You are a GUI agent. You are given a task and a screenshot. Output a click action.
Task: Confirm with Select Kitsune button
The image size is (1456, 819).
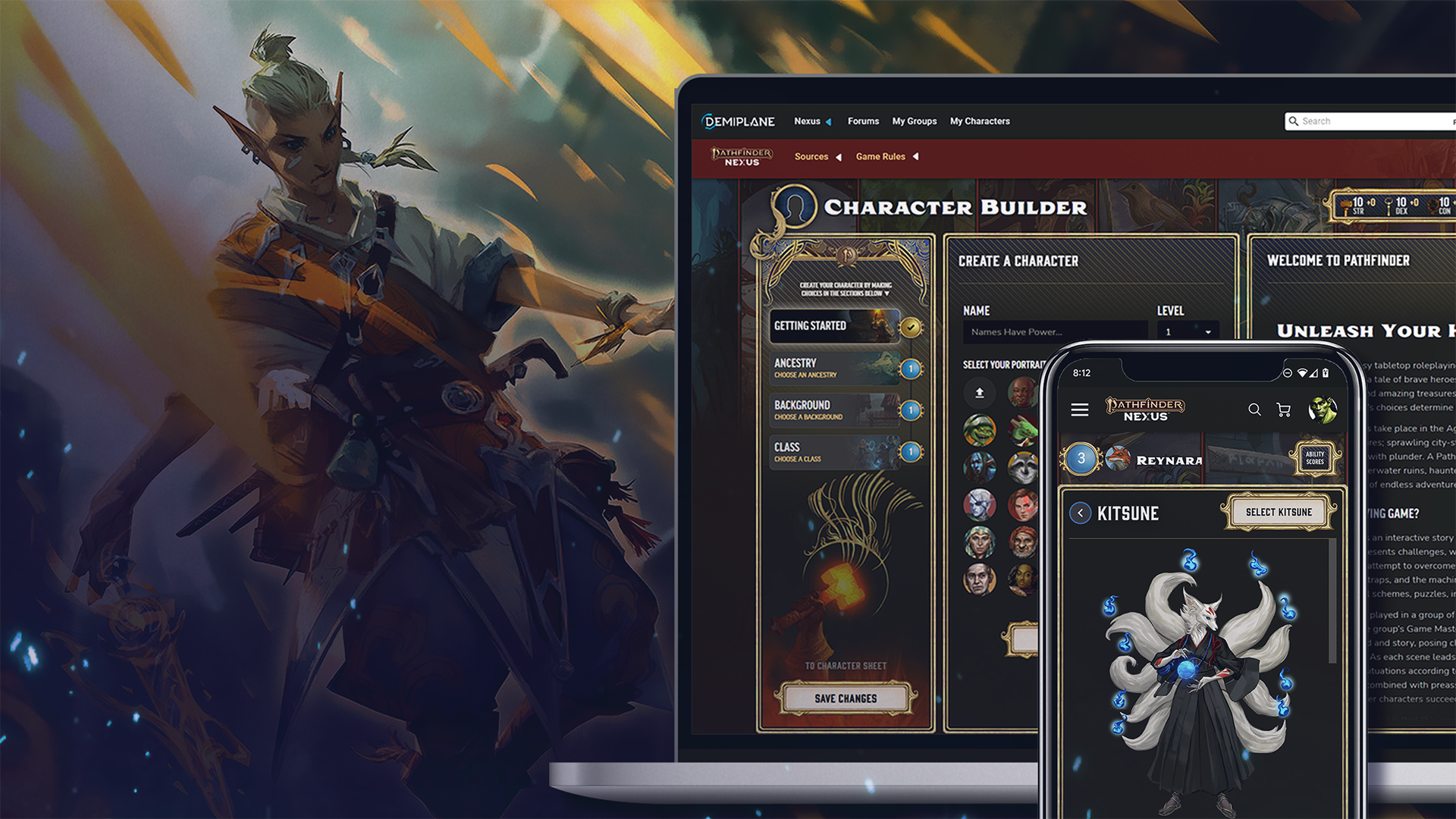pos(1279,513)
